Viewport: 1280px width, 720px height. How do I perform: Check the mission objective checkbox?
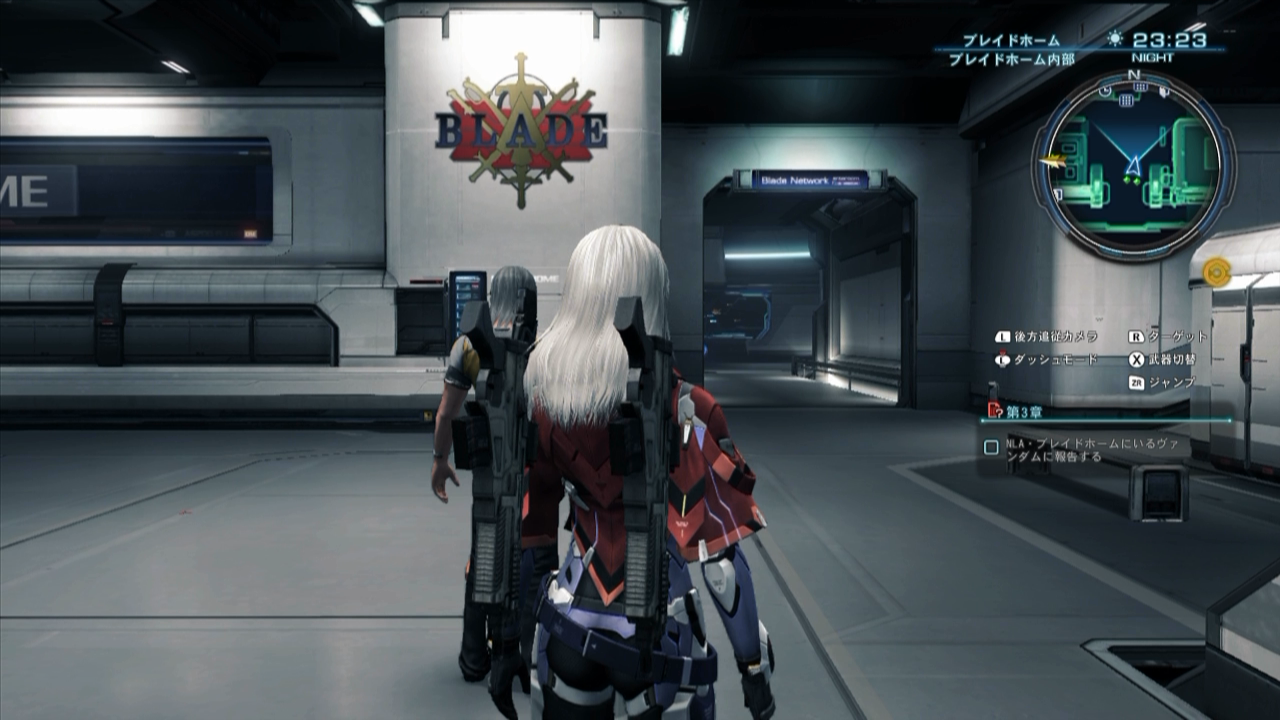(x=990, y=444)
